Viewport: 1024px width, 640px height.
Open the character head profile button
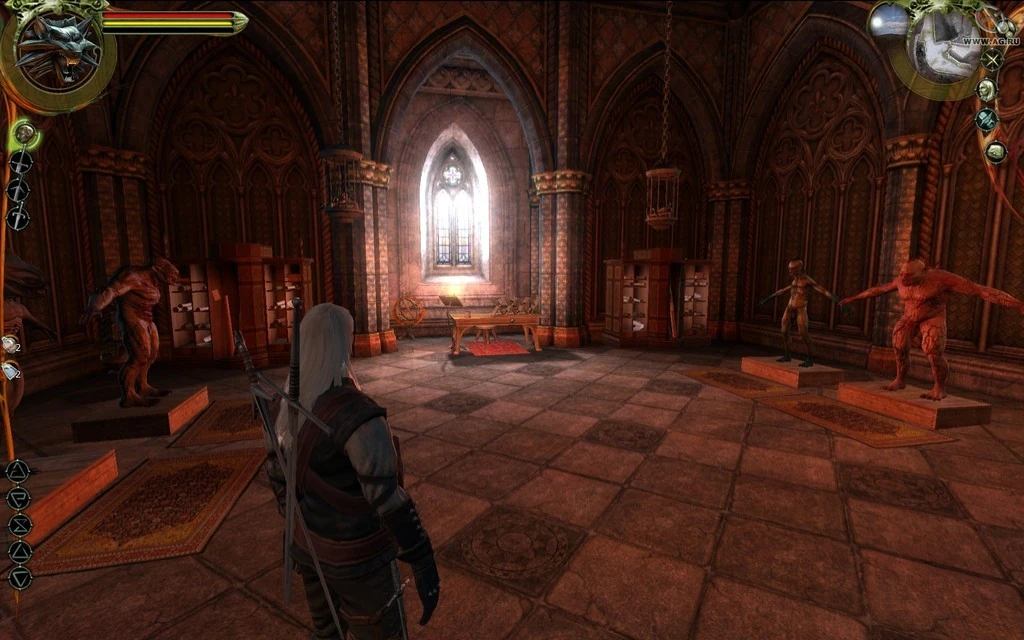(x=986, y=90)
